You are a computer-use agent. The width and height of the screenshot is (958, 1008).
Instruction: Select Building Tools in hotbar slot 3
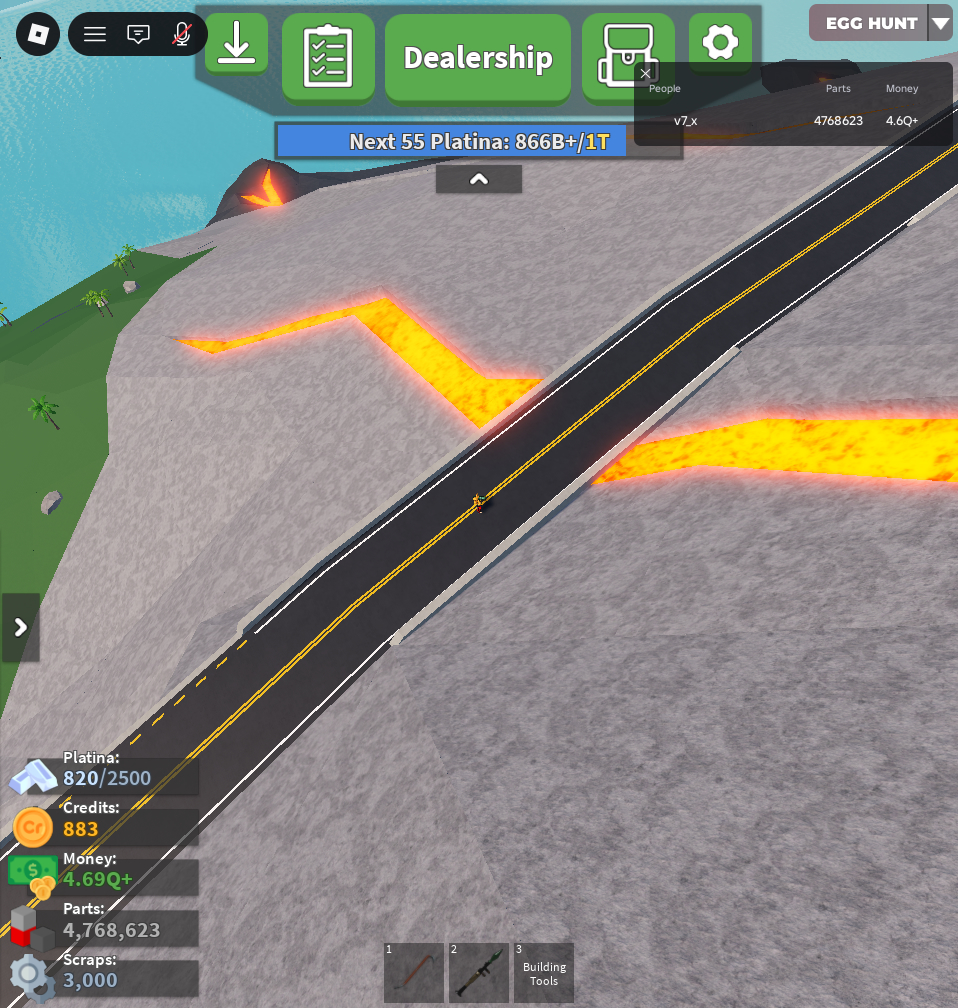[x=544, y=972]
